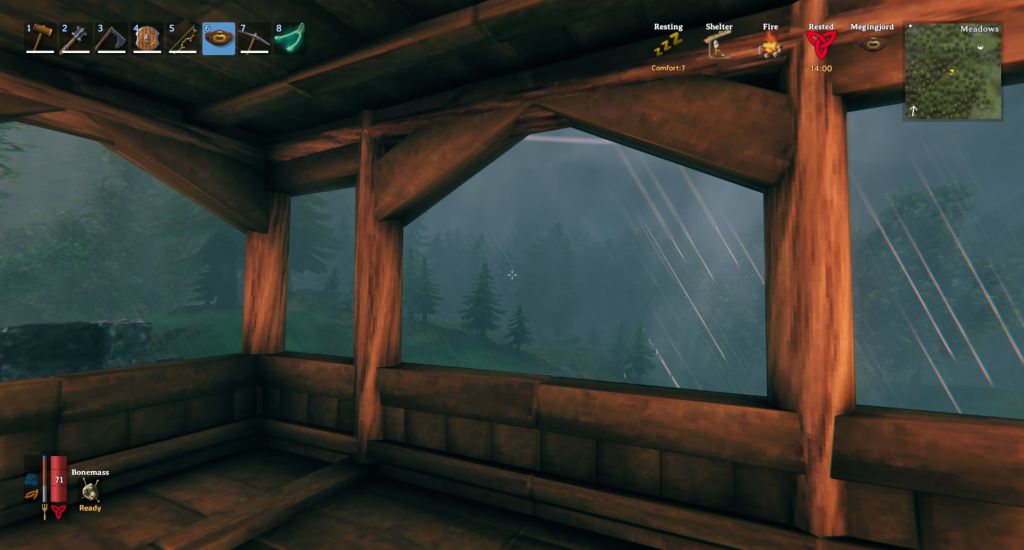The image size is (1024, 550).
Task: Equip the pickaxe in slot 7
Action: [x=254, y=38]
